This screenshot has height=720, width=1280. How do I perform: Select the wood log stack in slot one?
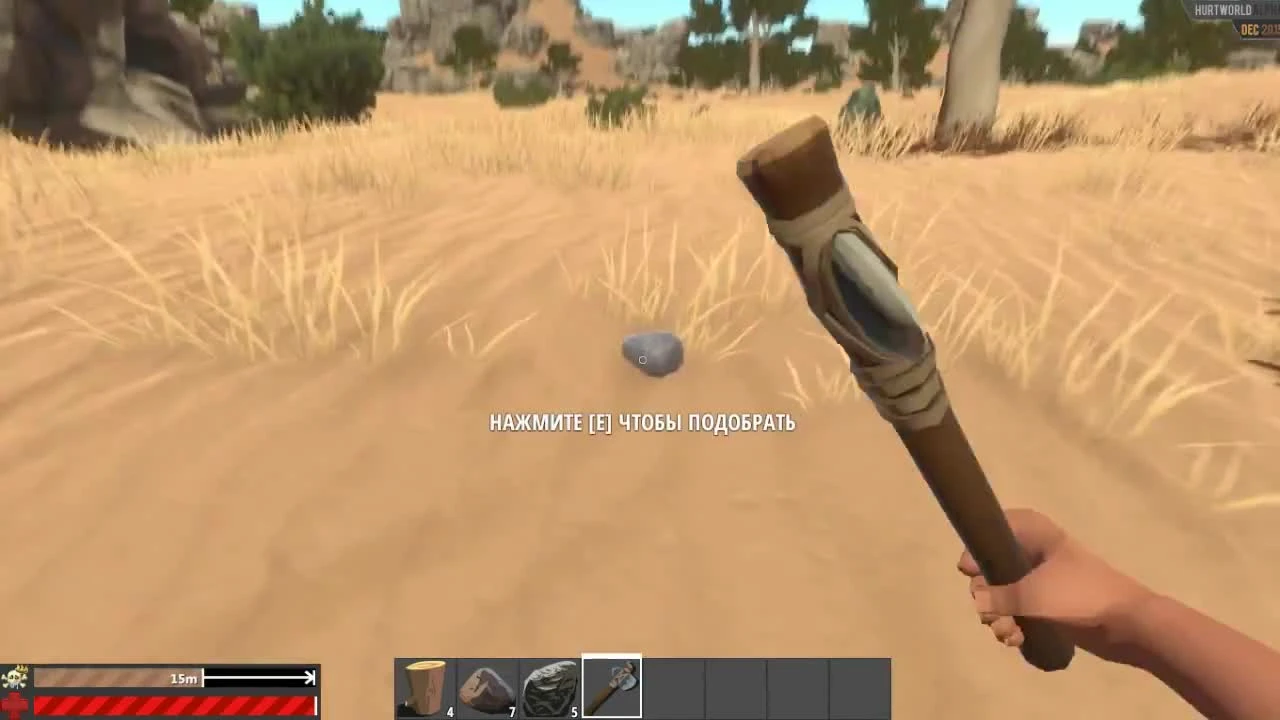pyautogui.click(x=426, y=684)
